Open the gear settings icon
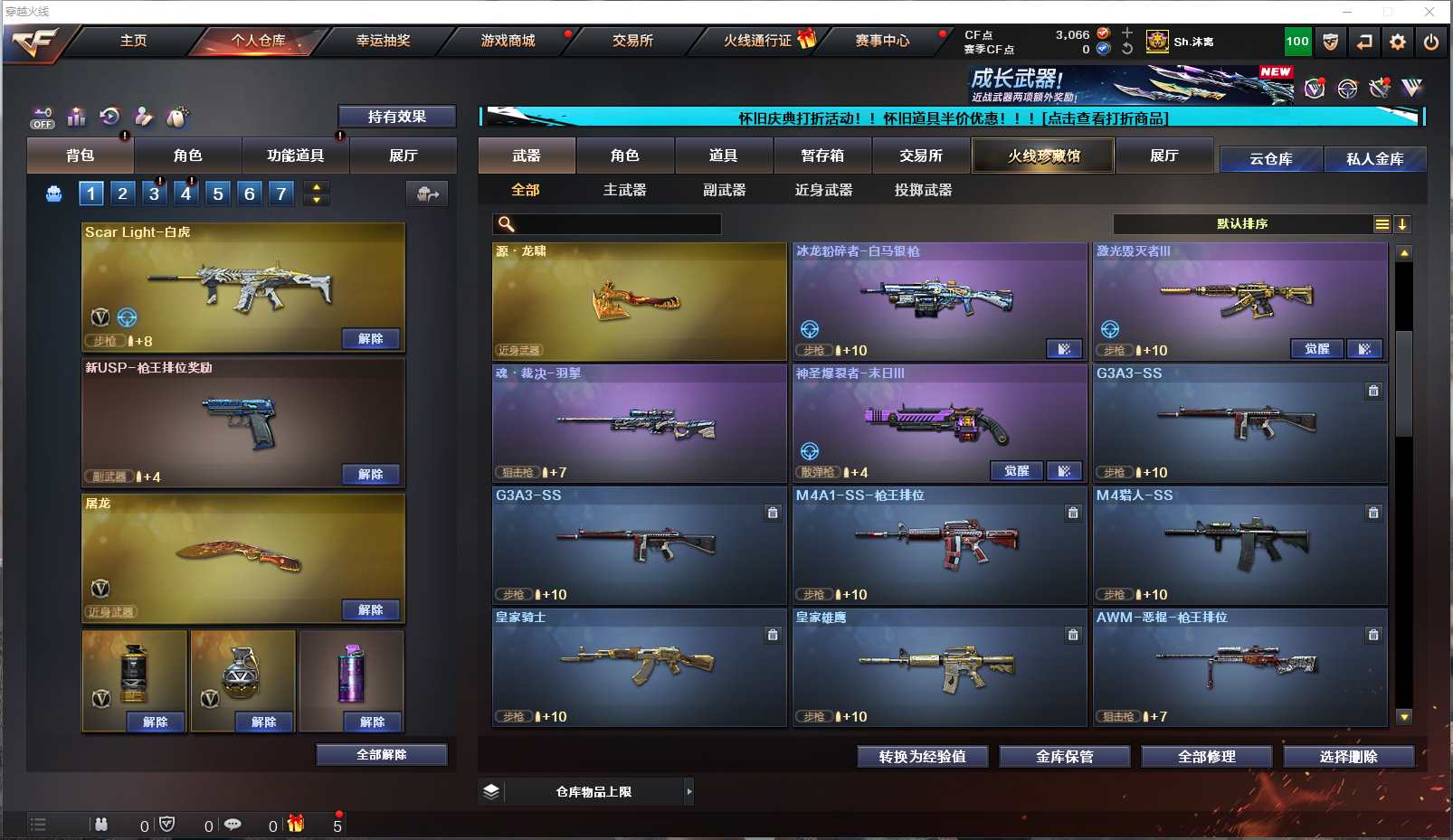Screen dimensions: 1453x840 pyautogui.click(x=1398, y=42)
